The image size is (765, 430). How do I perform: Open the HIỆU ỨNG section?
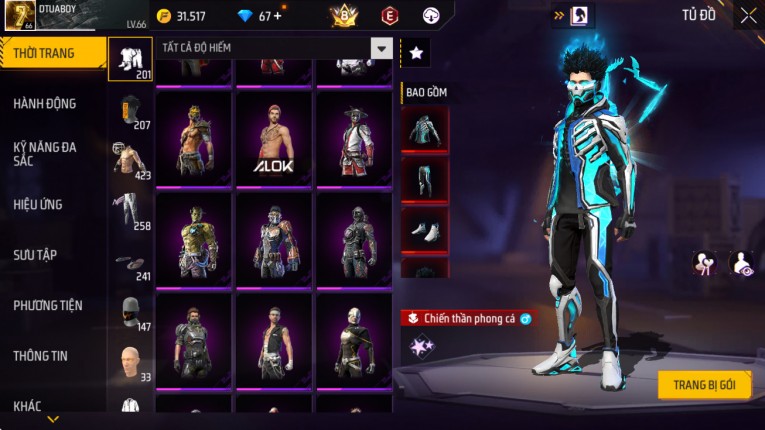38,204
